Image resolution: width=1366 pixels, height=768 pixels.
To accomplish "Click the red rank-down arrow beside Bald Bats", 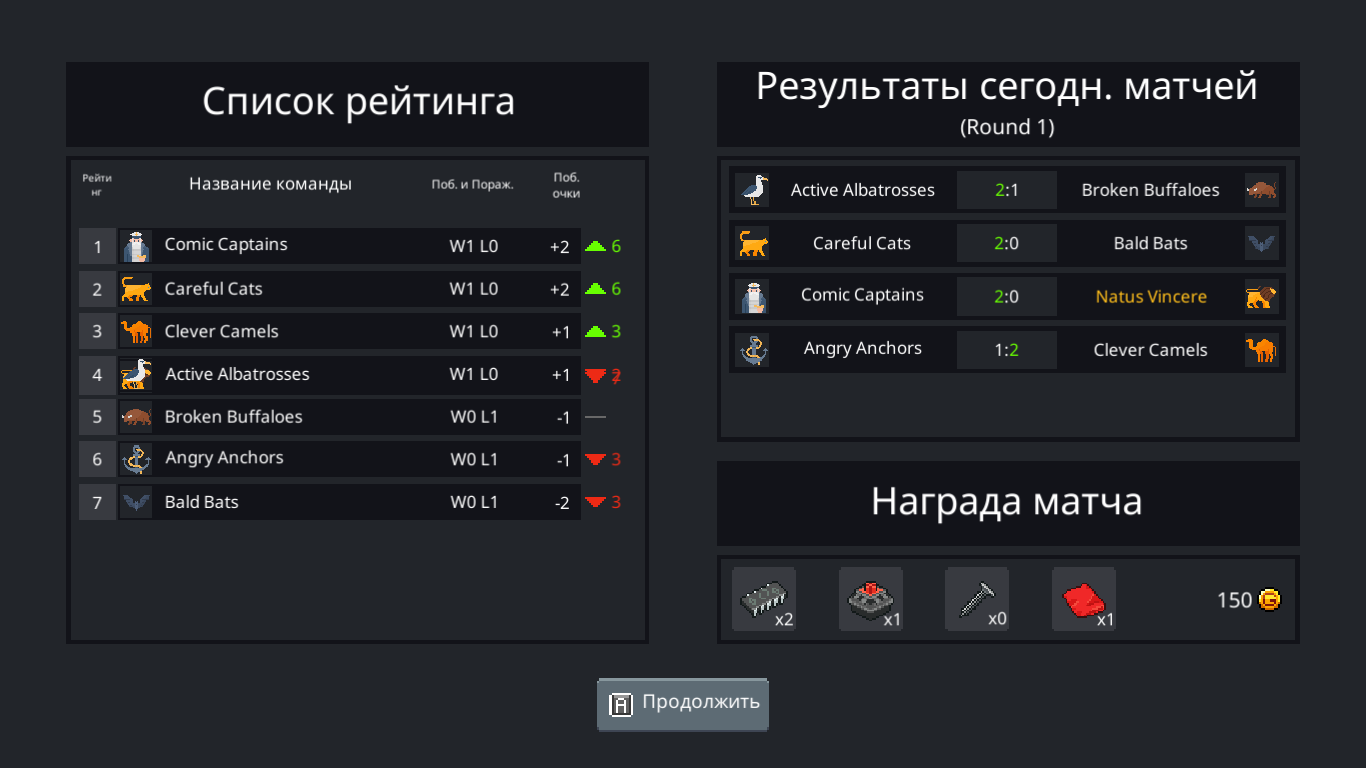I will pos(596,501).
